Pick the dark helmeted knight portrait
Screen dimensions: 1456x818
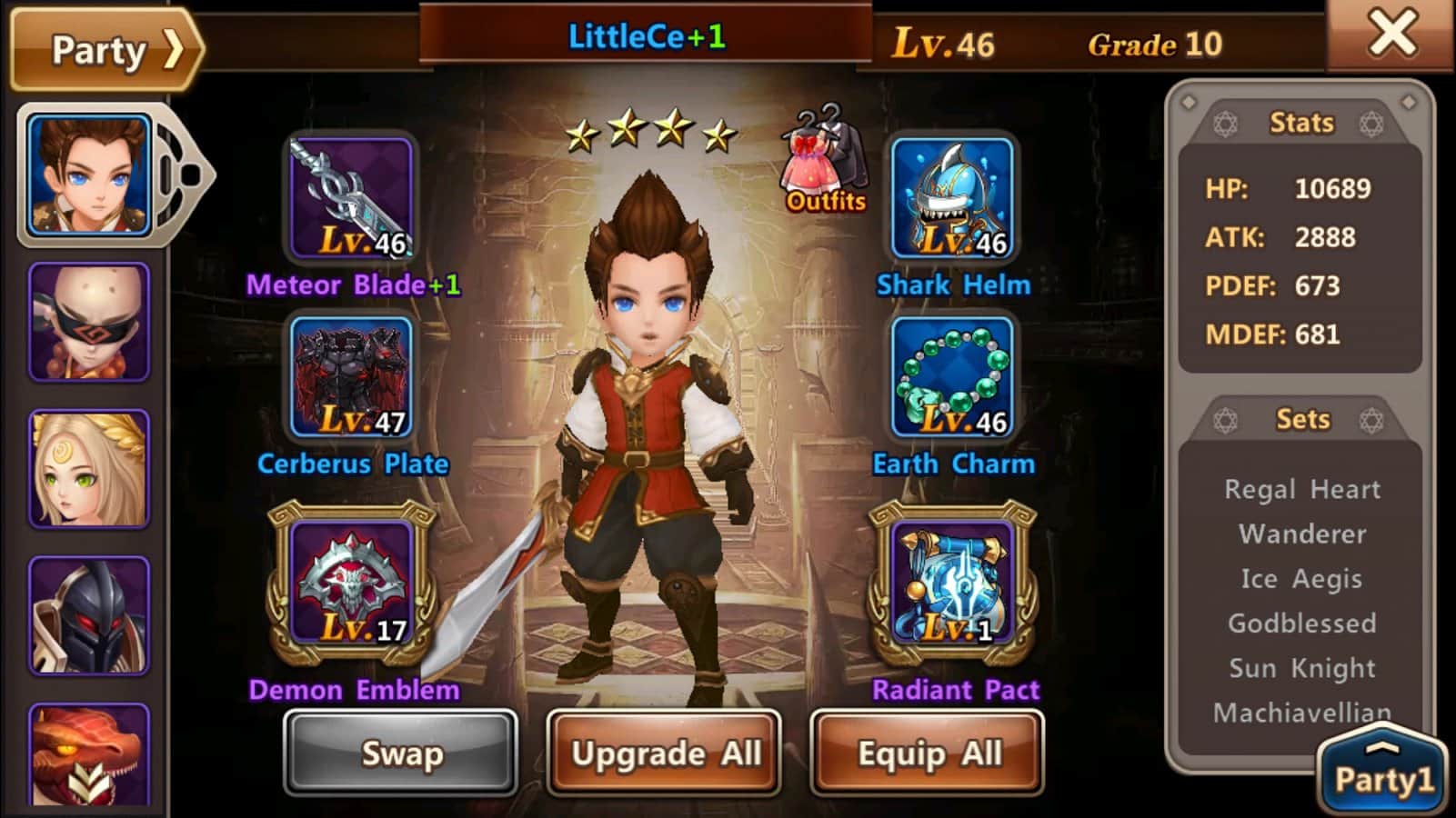89,615
